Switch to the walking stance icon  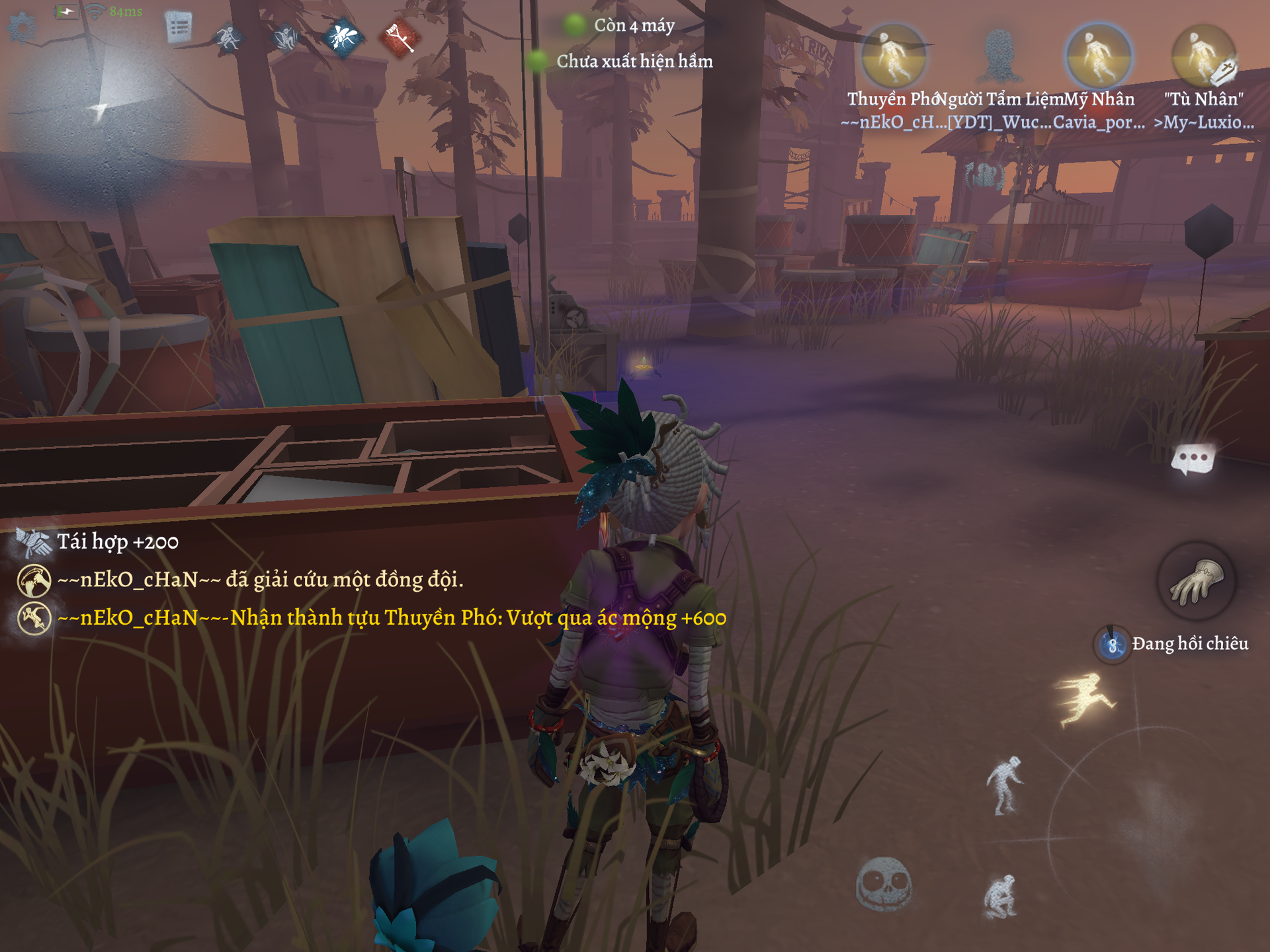(1004, 785)
